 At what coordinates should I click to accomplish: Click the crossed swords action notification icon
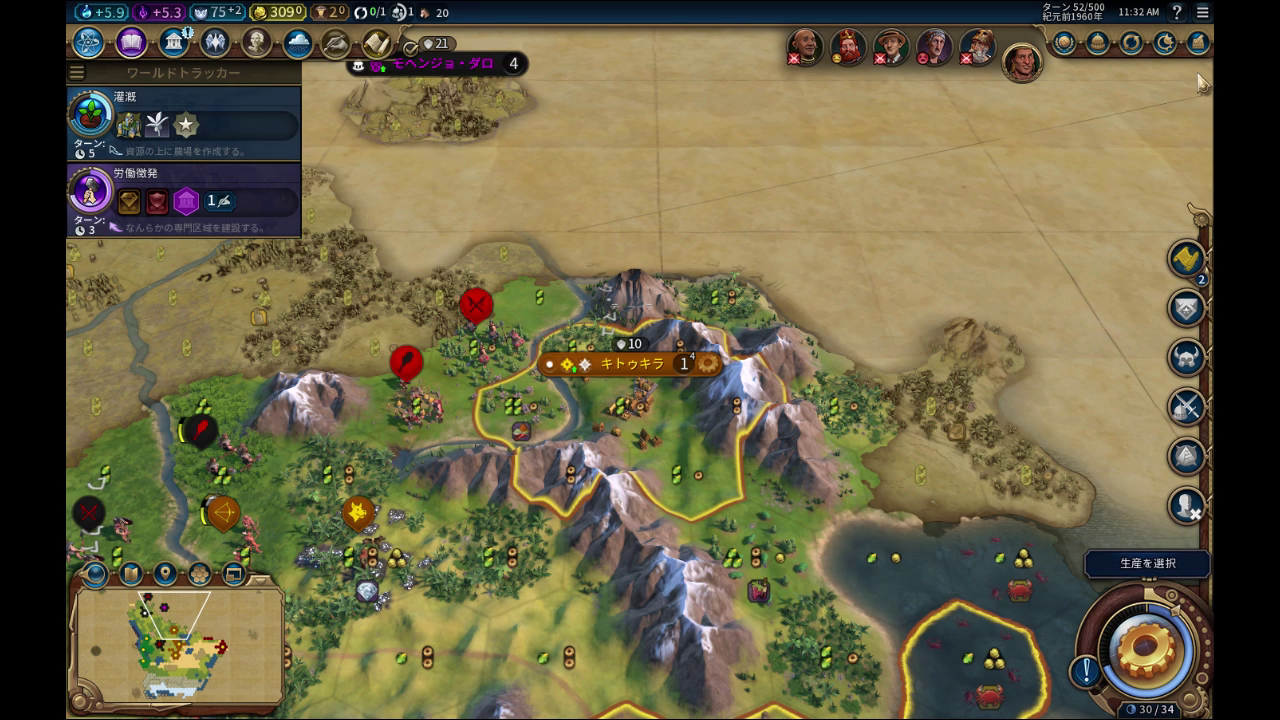click(1187, 407)
